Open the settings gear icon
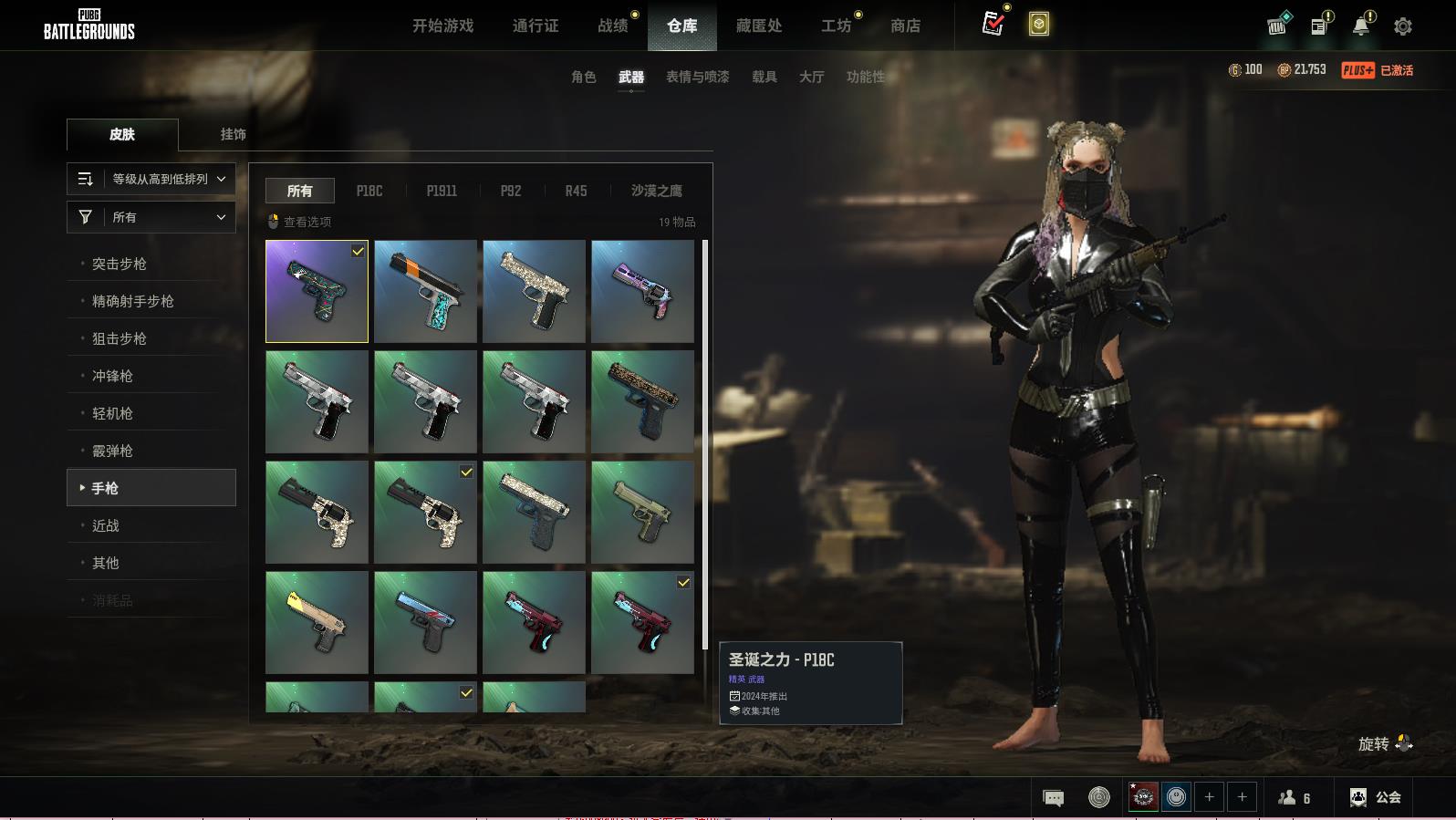 (1403, 26)
